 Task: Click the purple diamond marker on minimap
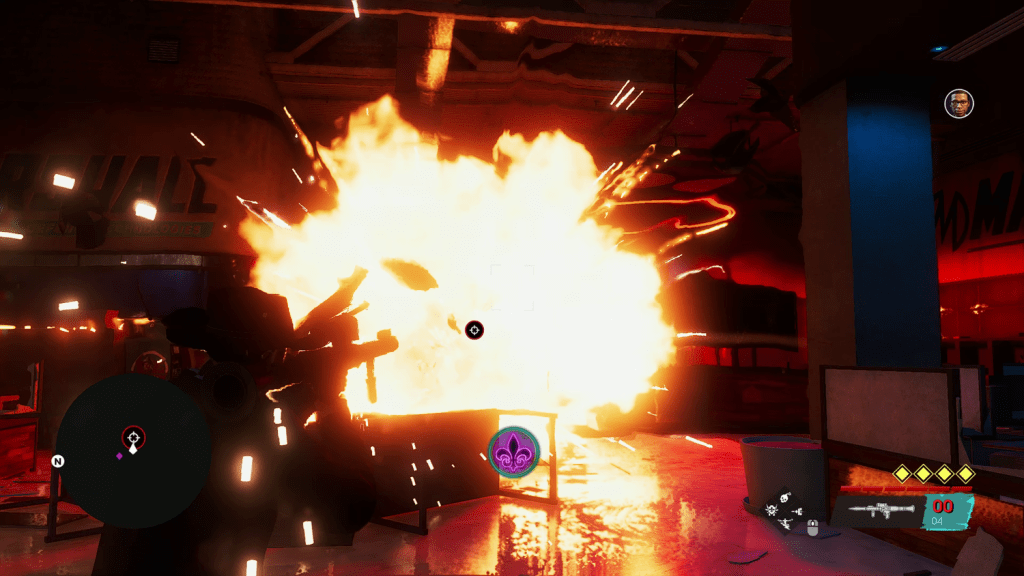pyautogui.click(x=120, y=456)
